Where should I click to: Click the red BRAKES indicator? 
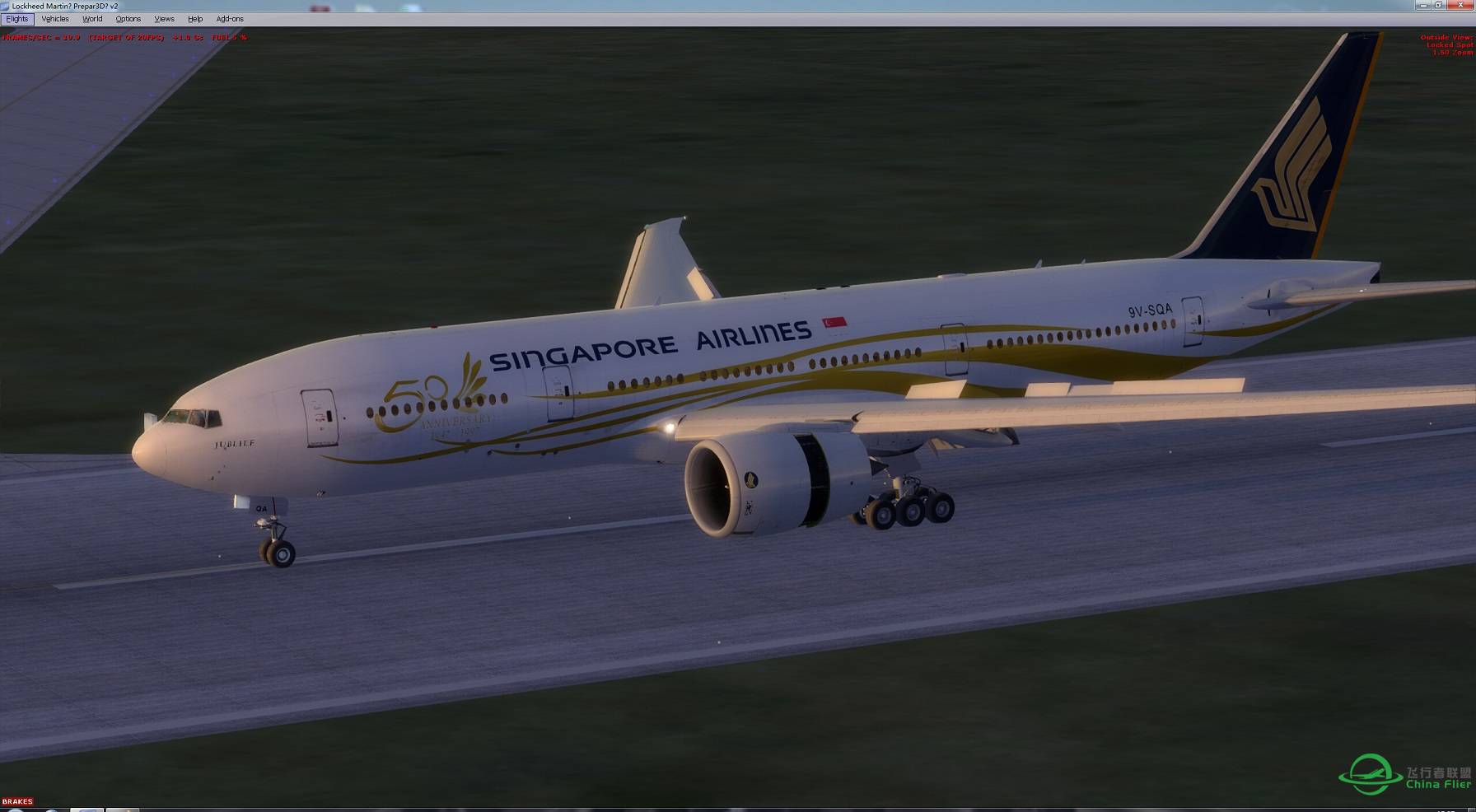[x=16, y=801]
